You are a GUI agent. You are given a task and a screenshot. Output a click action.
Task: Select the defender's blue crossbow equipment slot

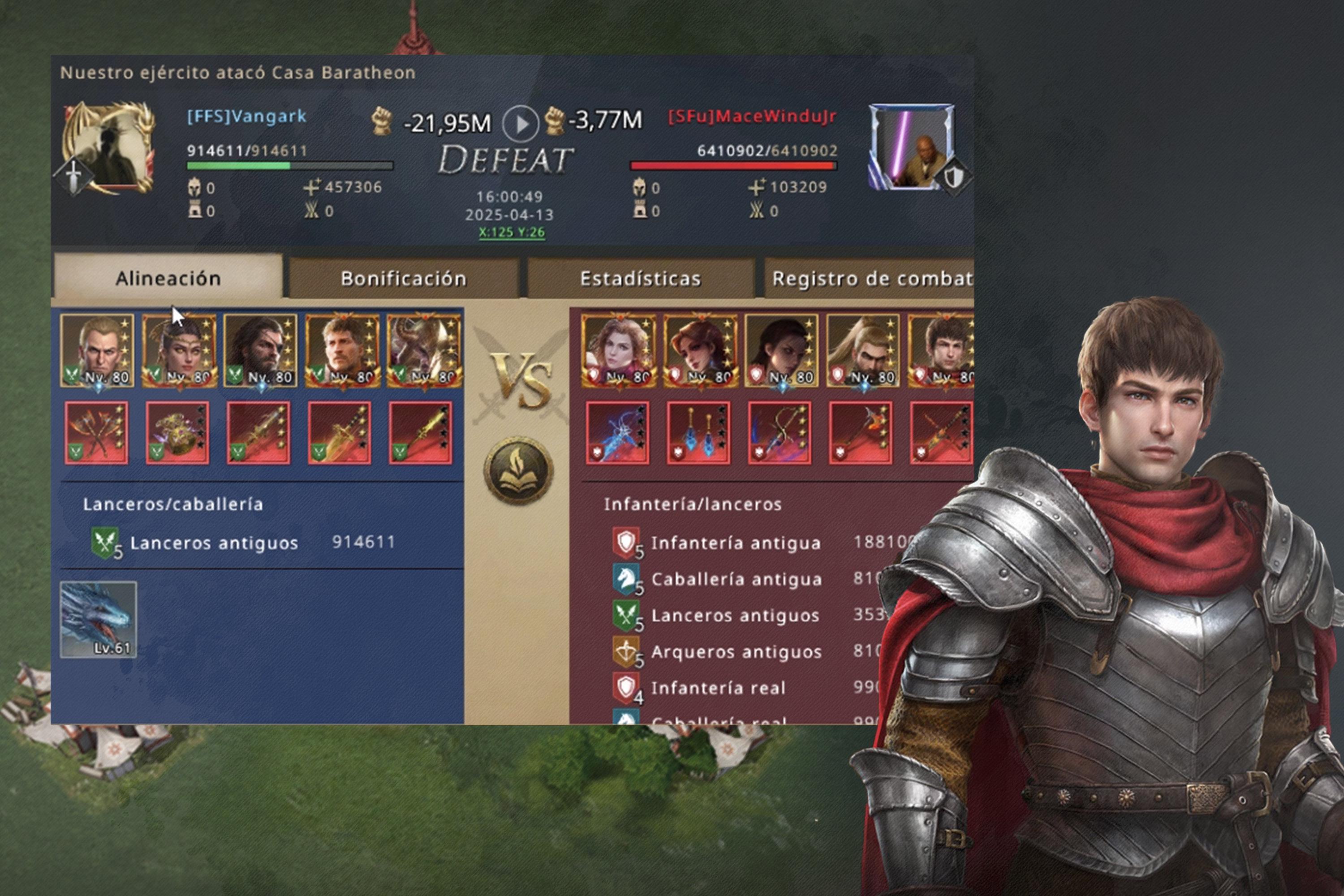click(x=617, y=433)
